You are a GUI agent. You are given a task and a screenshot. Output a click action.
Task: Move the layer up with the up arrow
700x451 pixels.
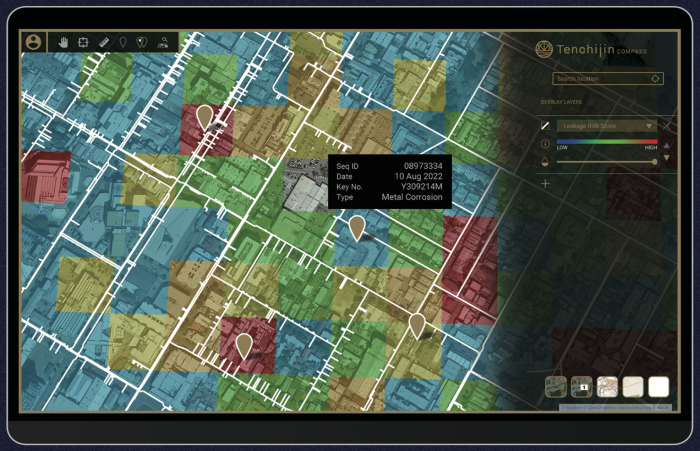click(x=667, y=146)
